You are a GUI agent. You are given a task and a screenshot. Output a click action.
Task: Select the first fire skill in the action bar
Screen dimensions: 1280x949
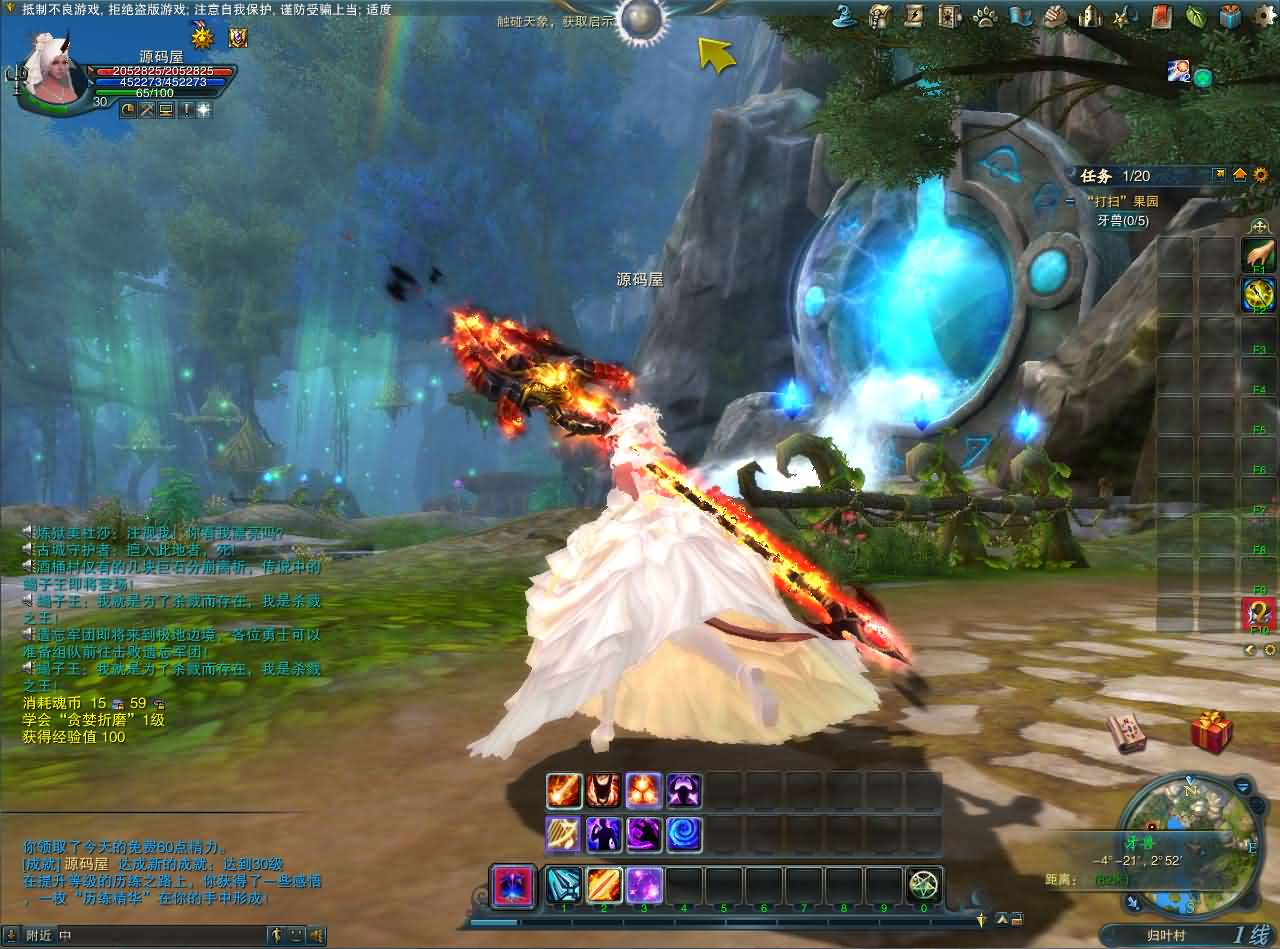pos(562,791)
